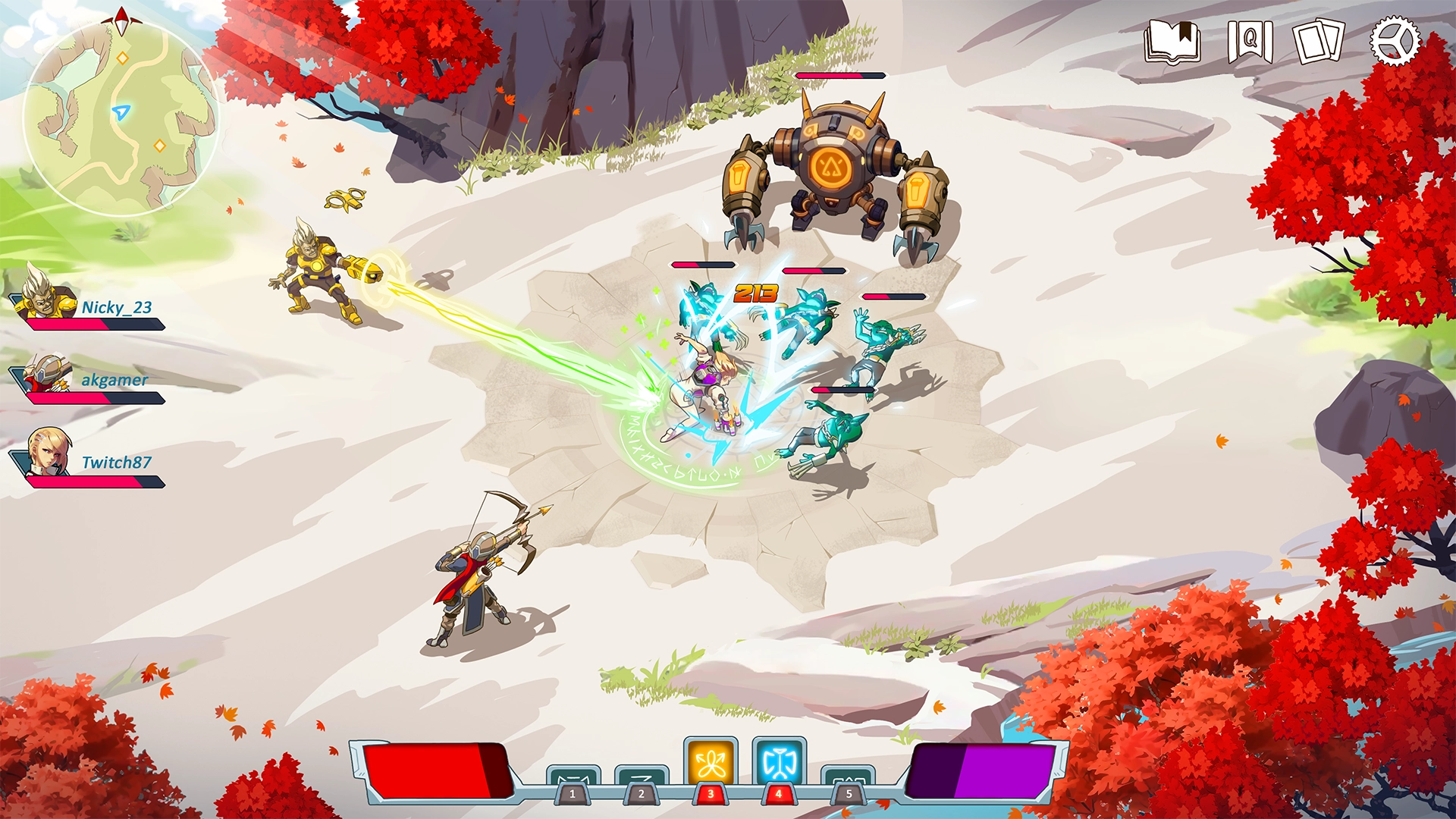Open the bookmarked journal book icon
1456x819 pixels.
click(x=1172, y=42)
